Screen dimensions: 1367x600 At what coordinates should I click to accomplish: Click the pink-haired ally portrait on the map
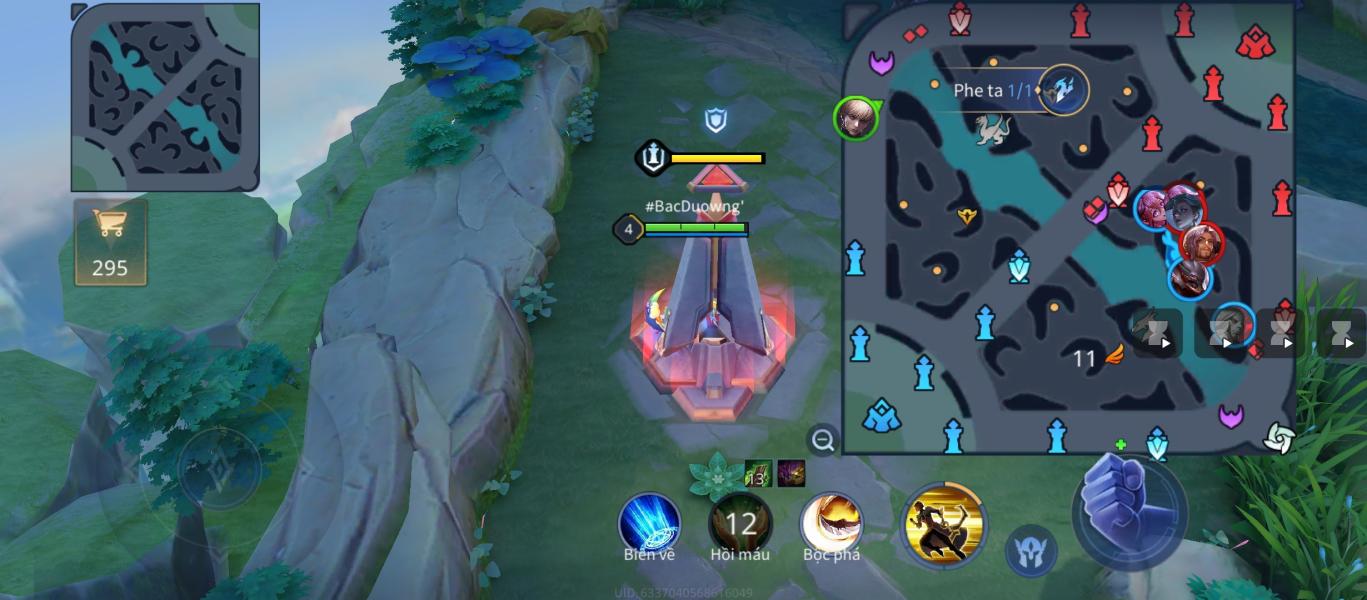click(x=1154, y=208)
